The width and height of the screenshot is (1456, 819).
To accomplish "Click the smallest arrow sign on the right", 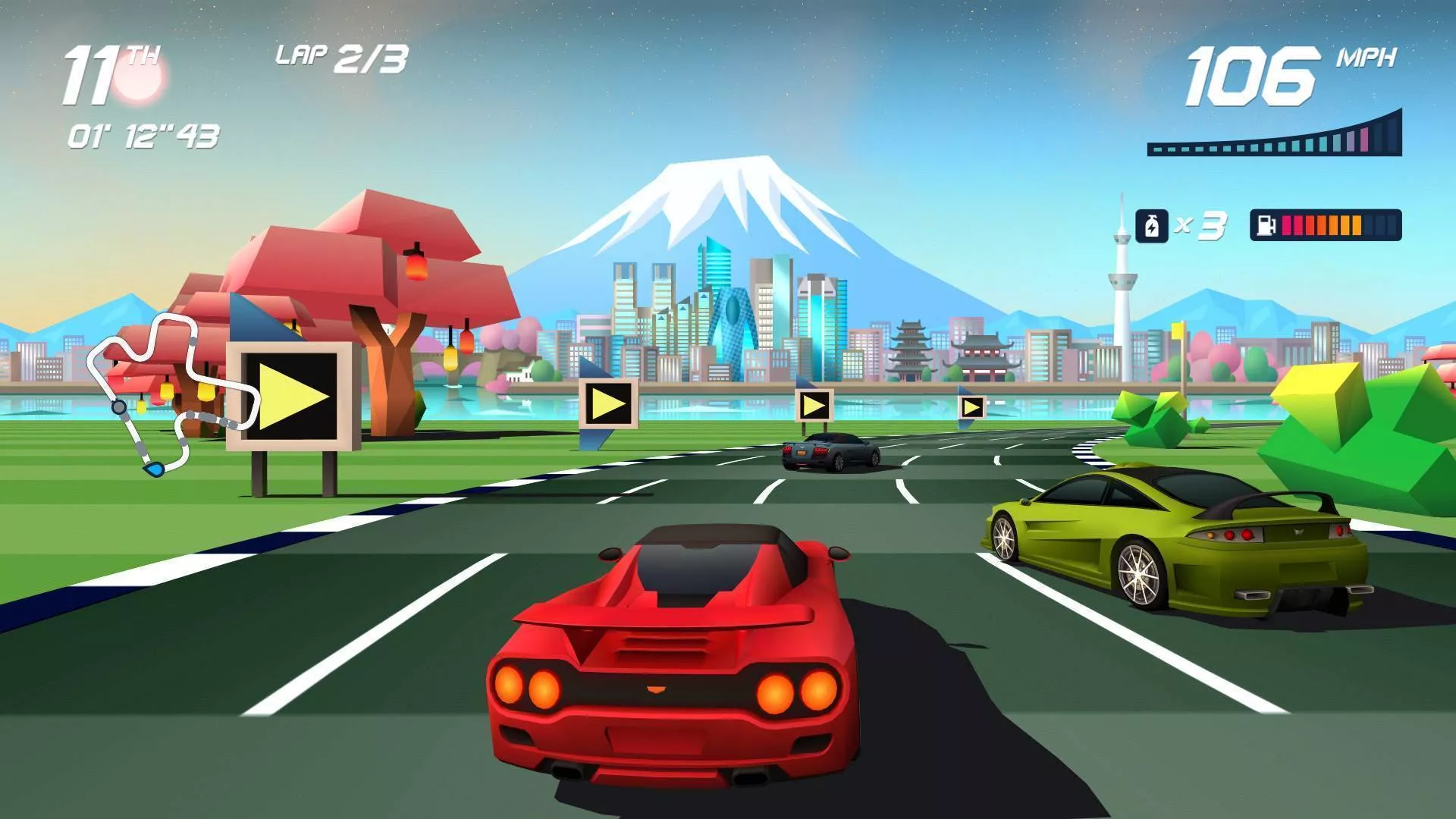I will [x=972, y=409].
